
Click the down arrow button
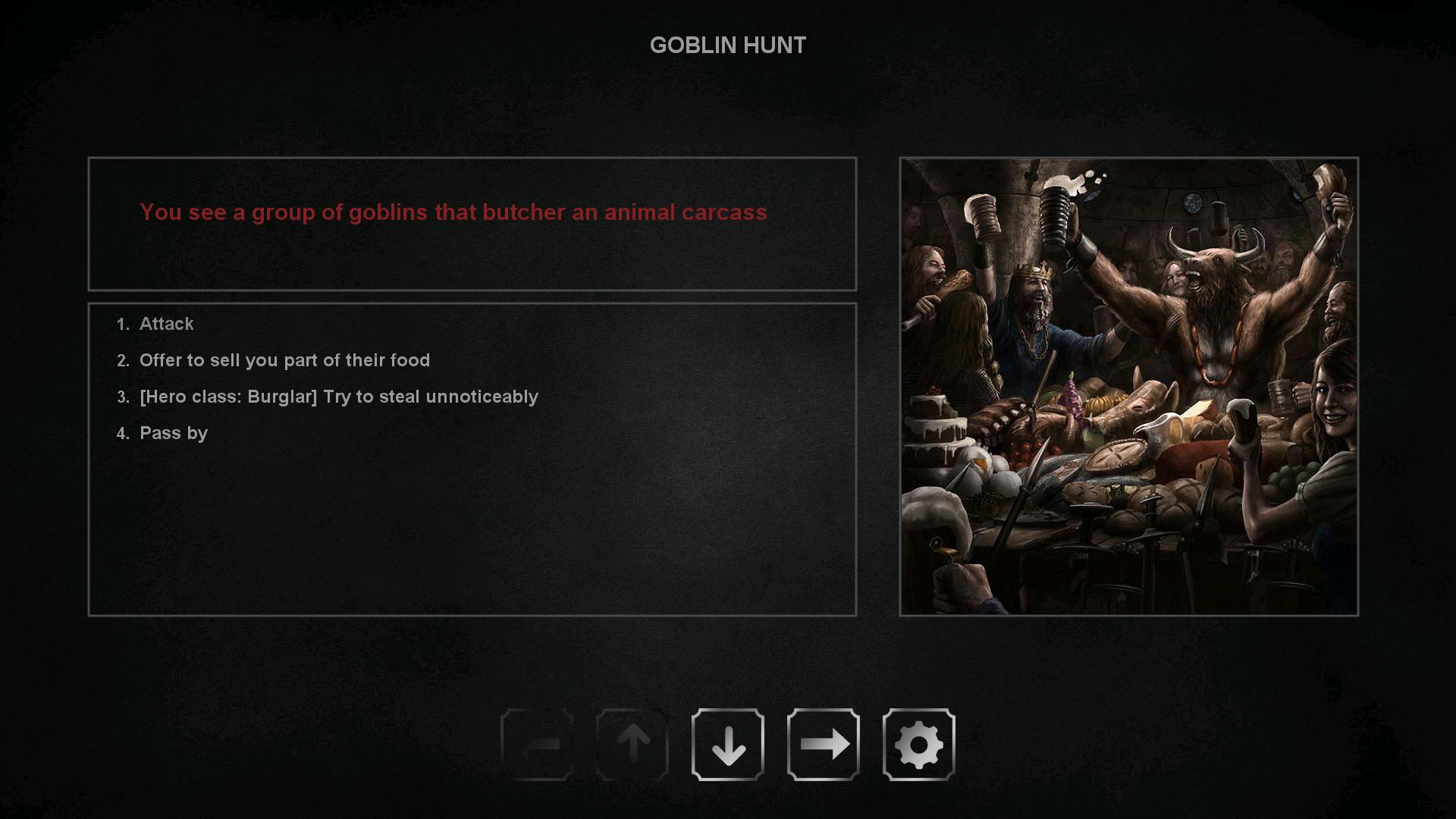coord(727,745)
